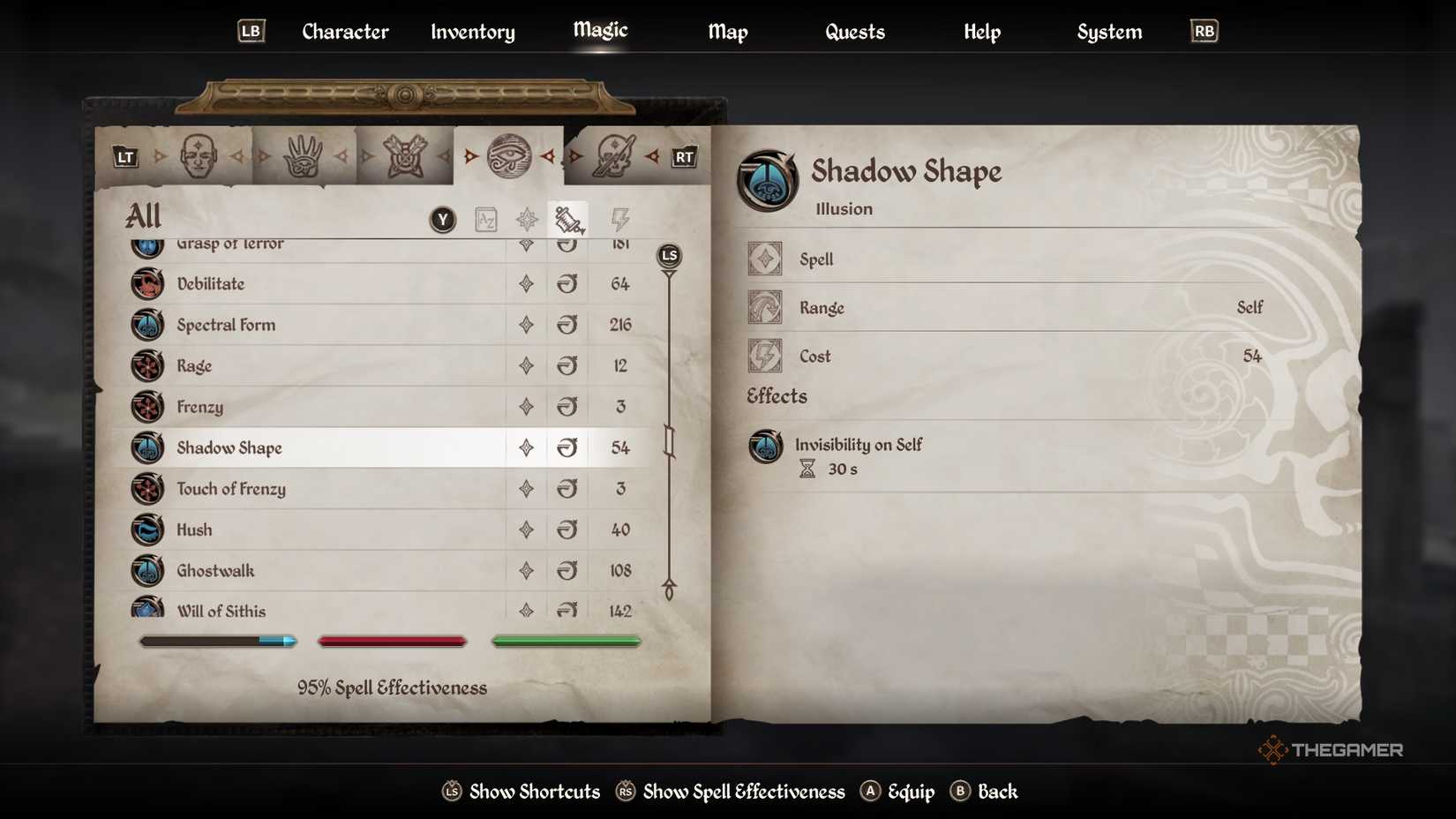1456x819 pixels.
Task: Open the Quests menu
Action: tap(853, 32)
